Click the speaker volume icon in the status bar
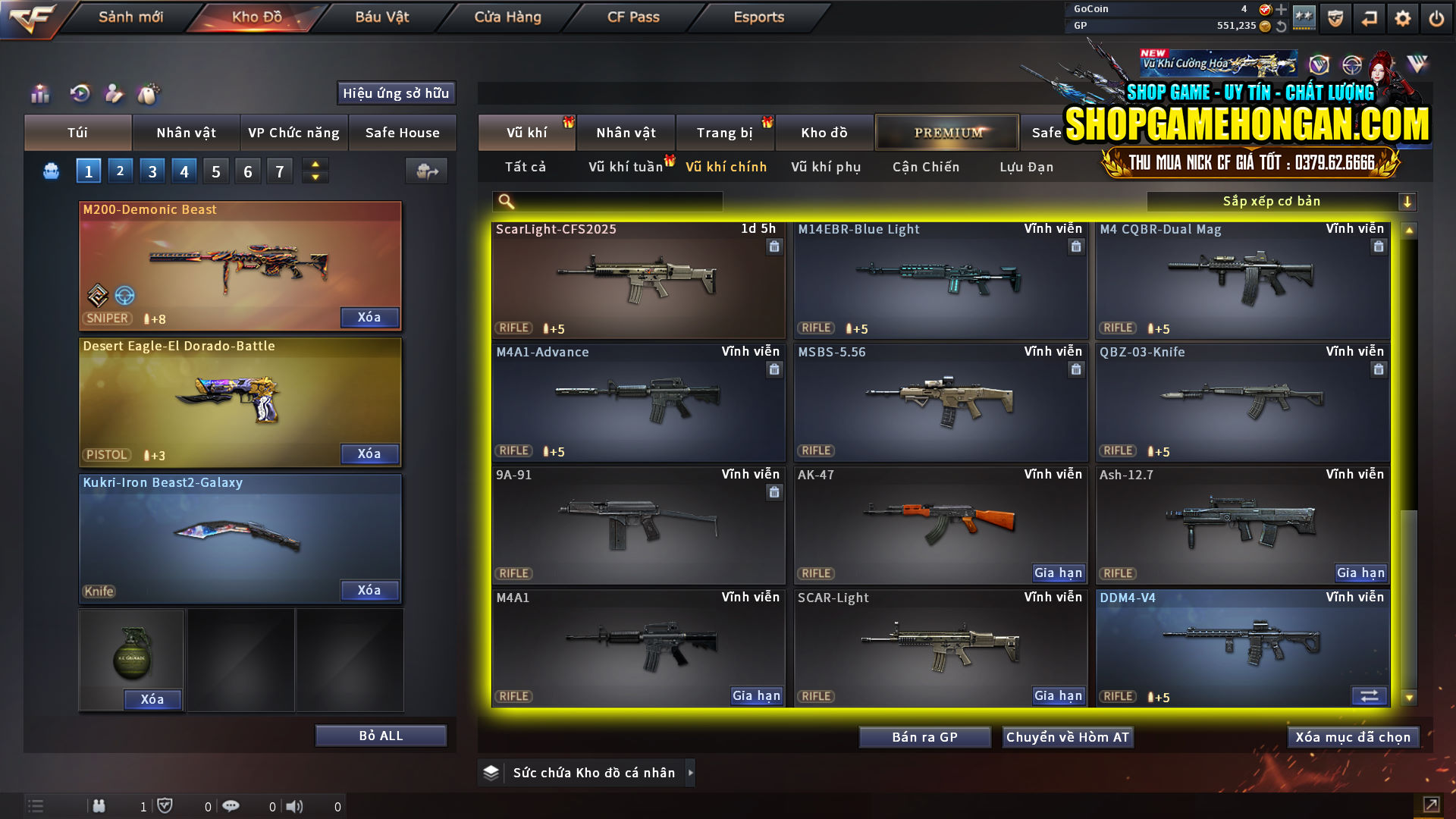The width and height of the screenshot is (1456, 819). click(296, 806)
